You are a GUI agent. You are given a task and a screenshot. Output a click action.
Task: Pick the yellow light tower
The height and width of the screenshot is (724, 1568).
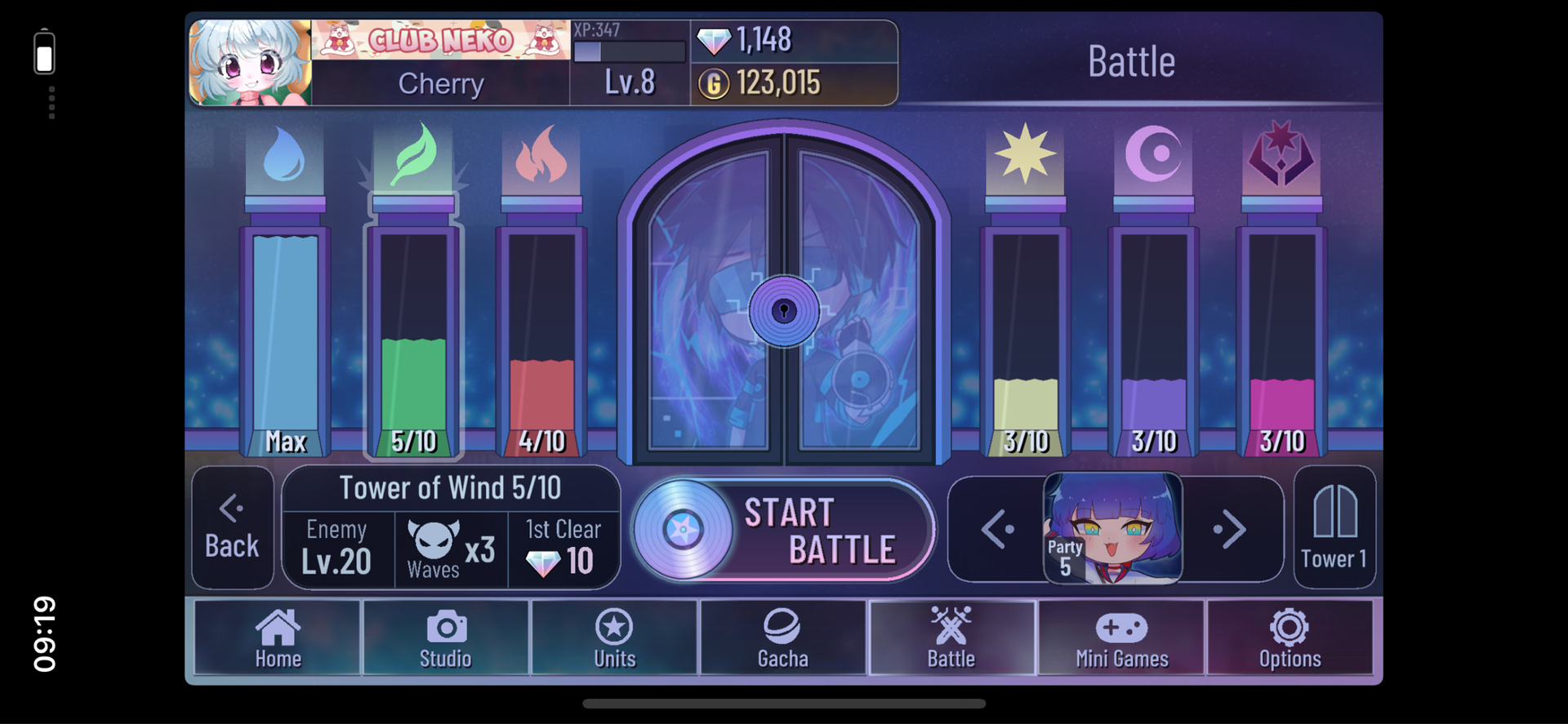1026,326
